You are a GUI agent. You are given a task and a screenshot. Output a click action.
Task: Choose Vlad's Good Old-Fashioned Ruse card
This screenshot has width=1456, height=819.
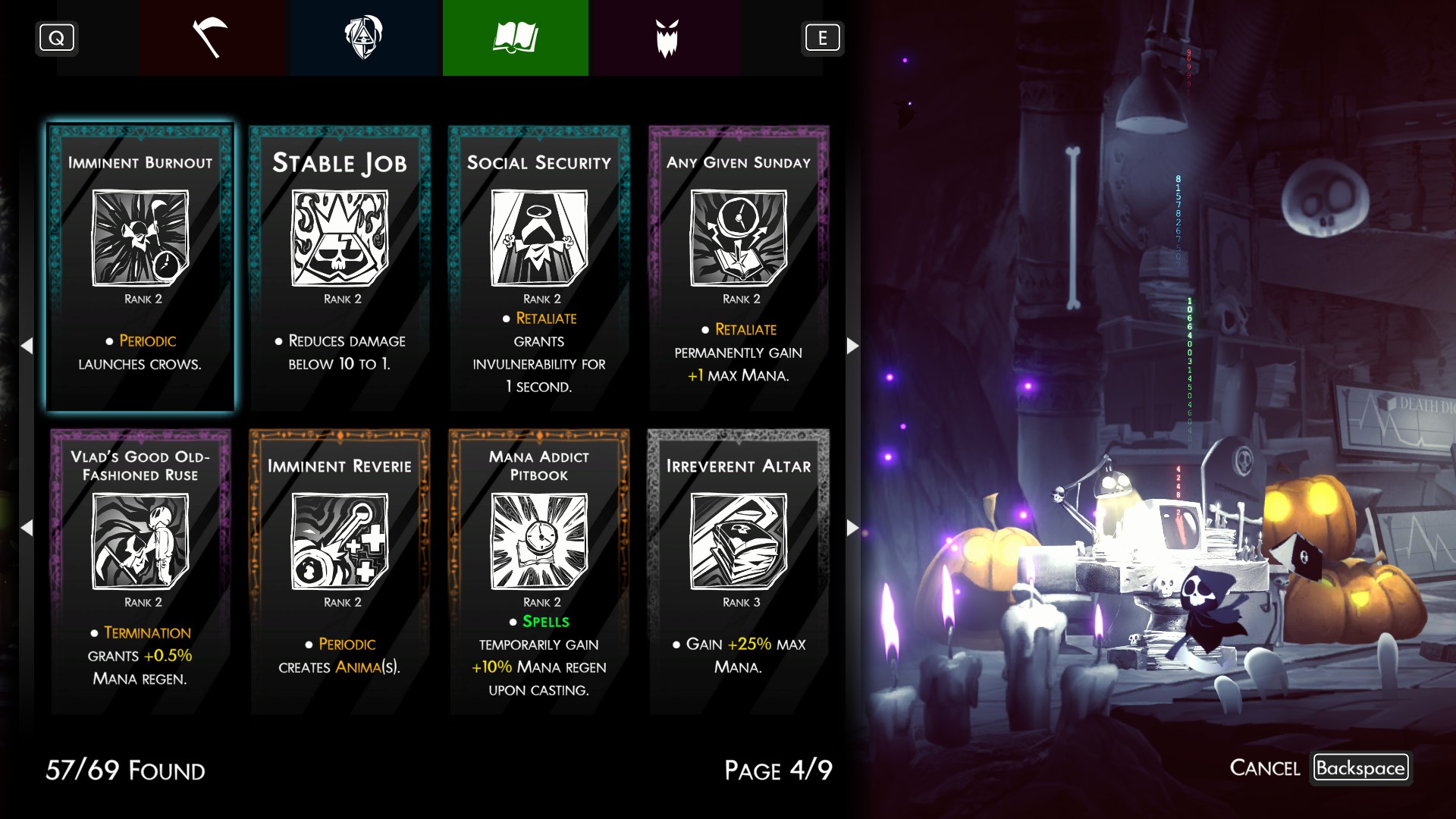(140, 571)
